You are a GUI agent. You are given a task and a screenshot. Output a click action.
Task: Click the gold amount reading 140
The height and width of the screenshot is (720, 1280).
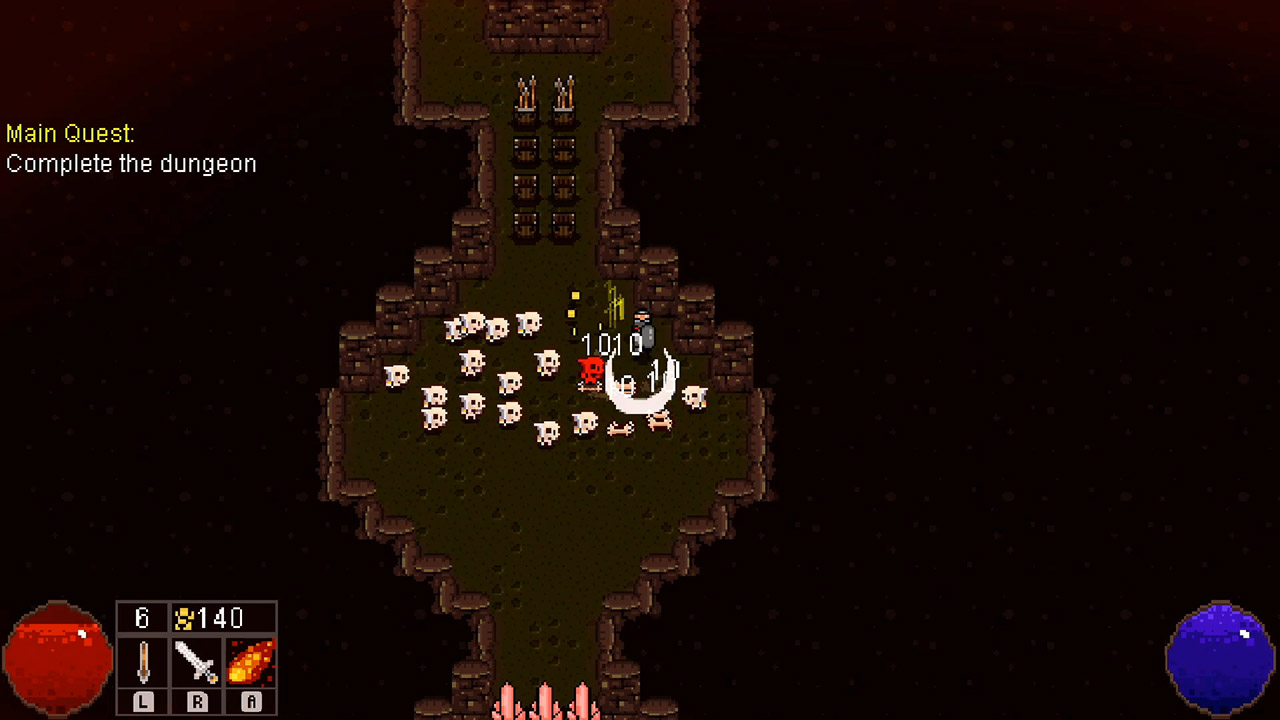222,618
